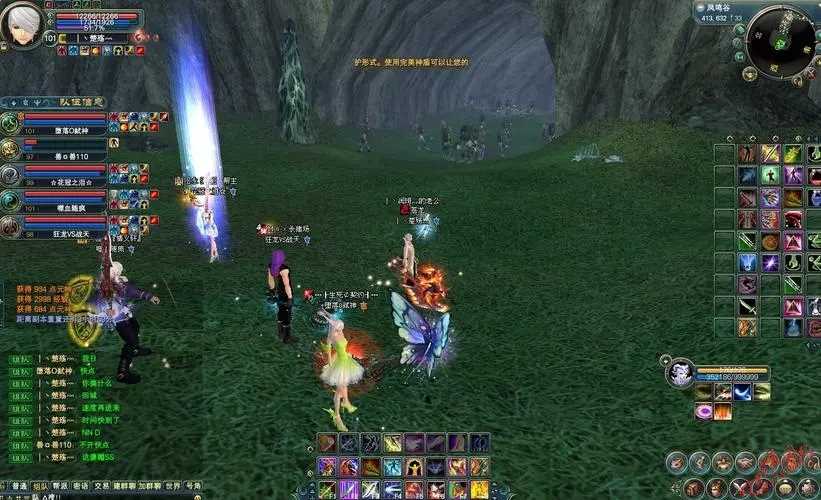Switch to the 普通 chat channel tab
This screenshot has width=821, height=500.
[19, 486]
